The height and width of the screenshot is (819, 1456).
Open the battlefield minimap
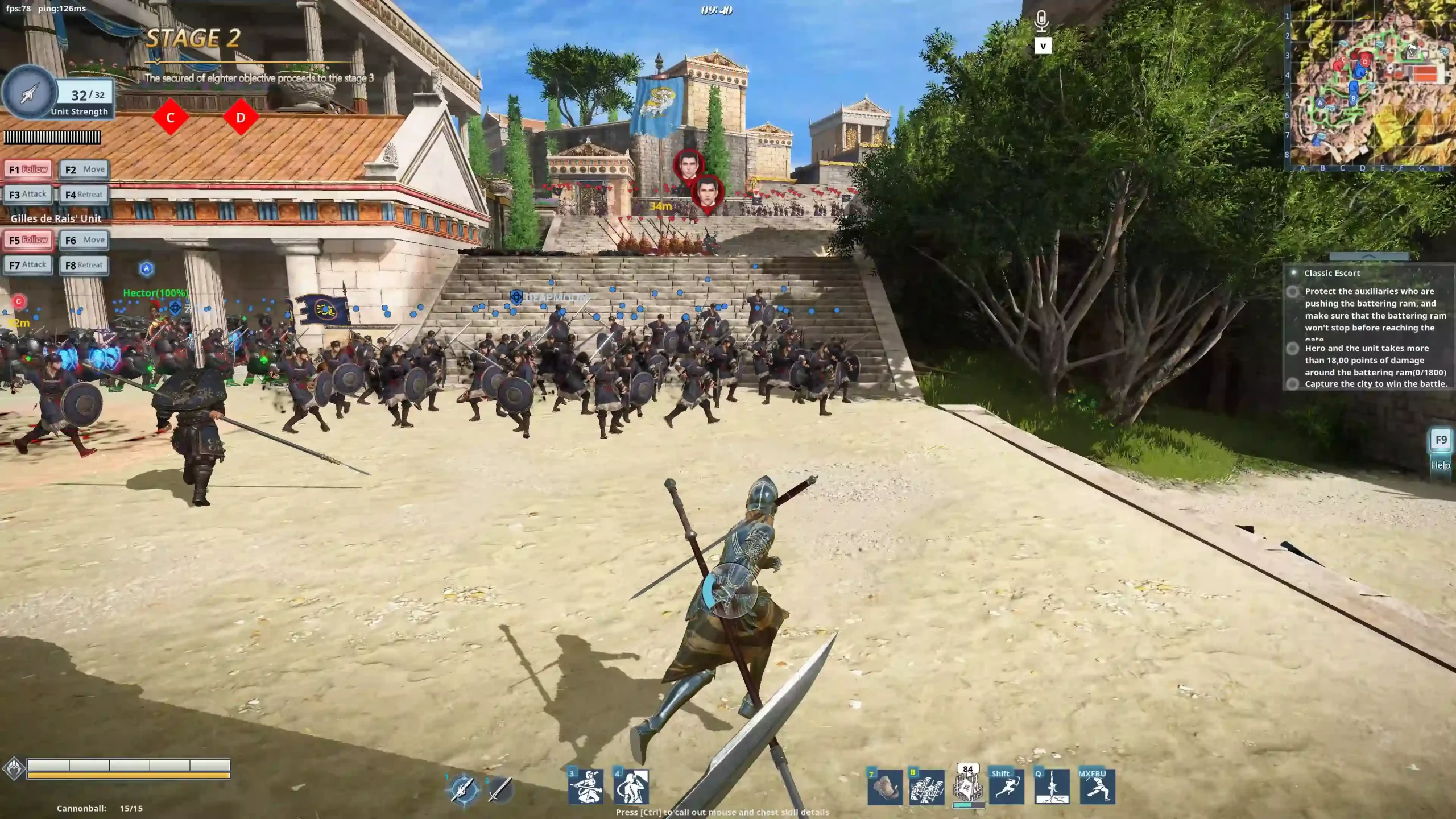click(x=1370, y=85)
